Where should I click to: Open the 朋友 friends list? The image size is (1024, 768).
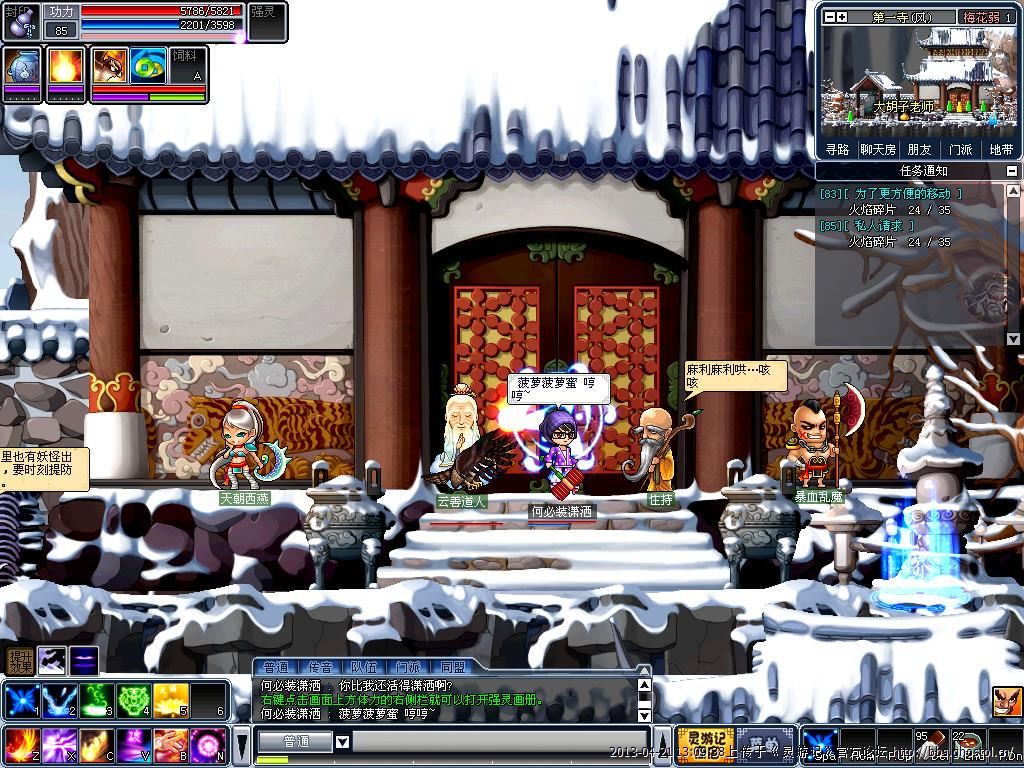(x=919, y=149)
